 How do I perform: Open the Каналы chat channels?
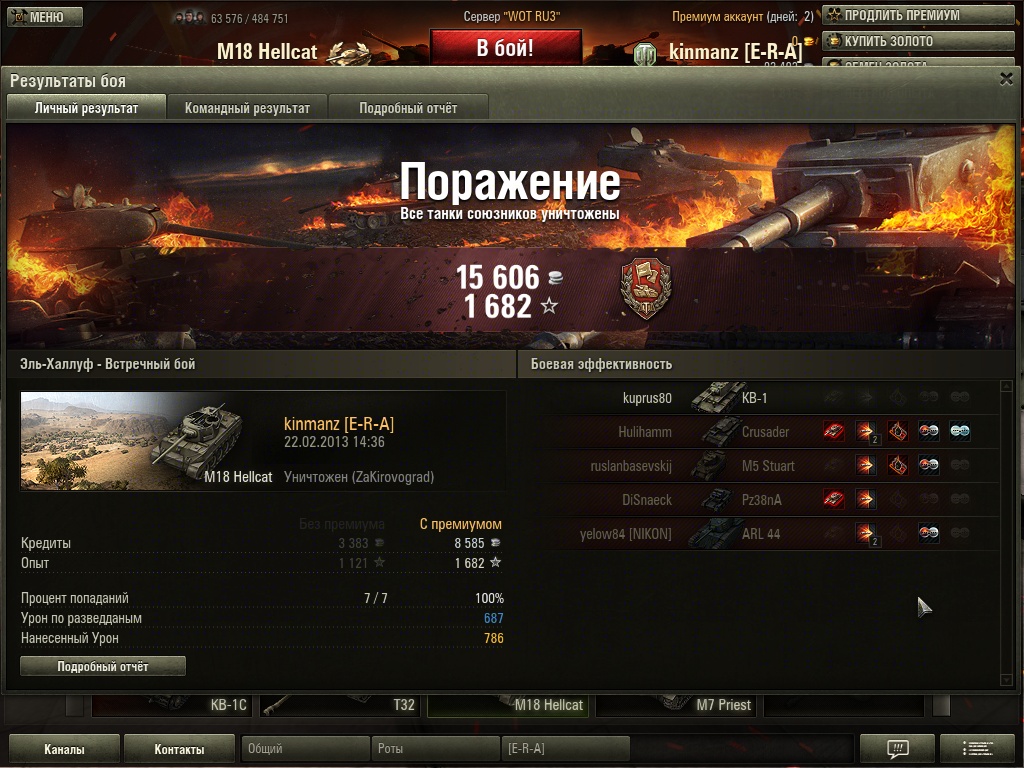click(x=64, y=749)
